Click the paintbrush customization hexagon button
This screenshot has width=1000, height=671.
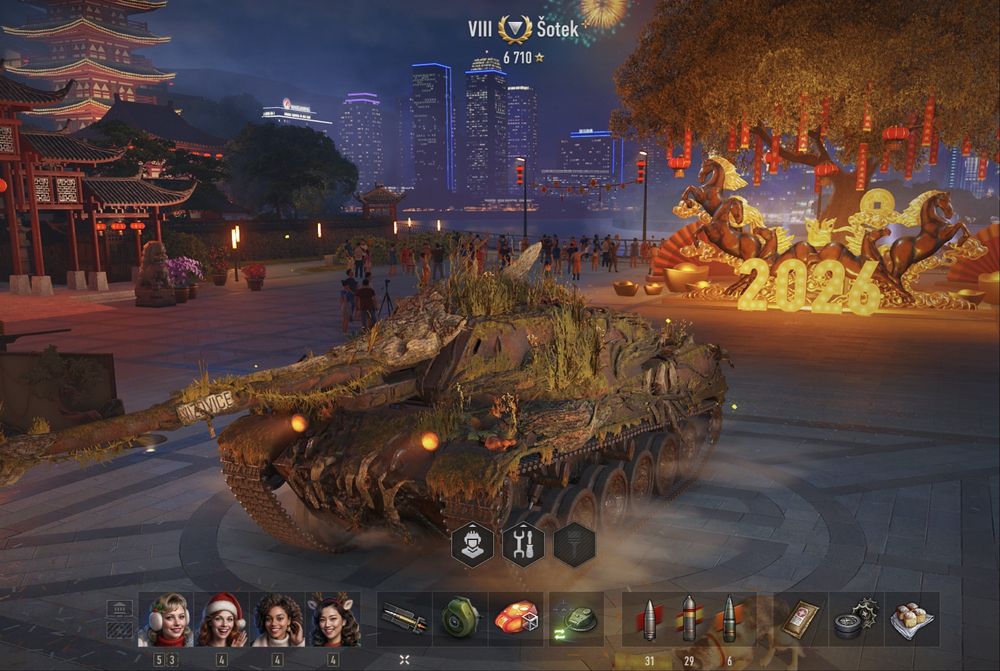click(574, 544)
